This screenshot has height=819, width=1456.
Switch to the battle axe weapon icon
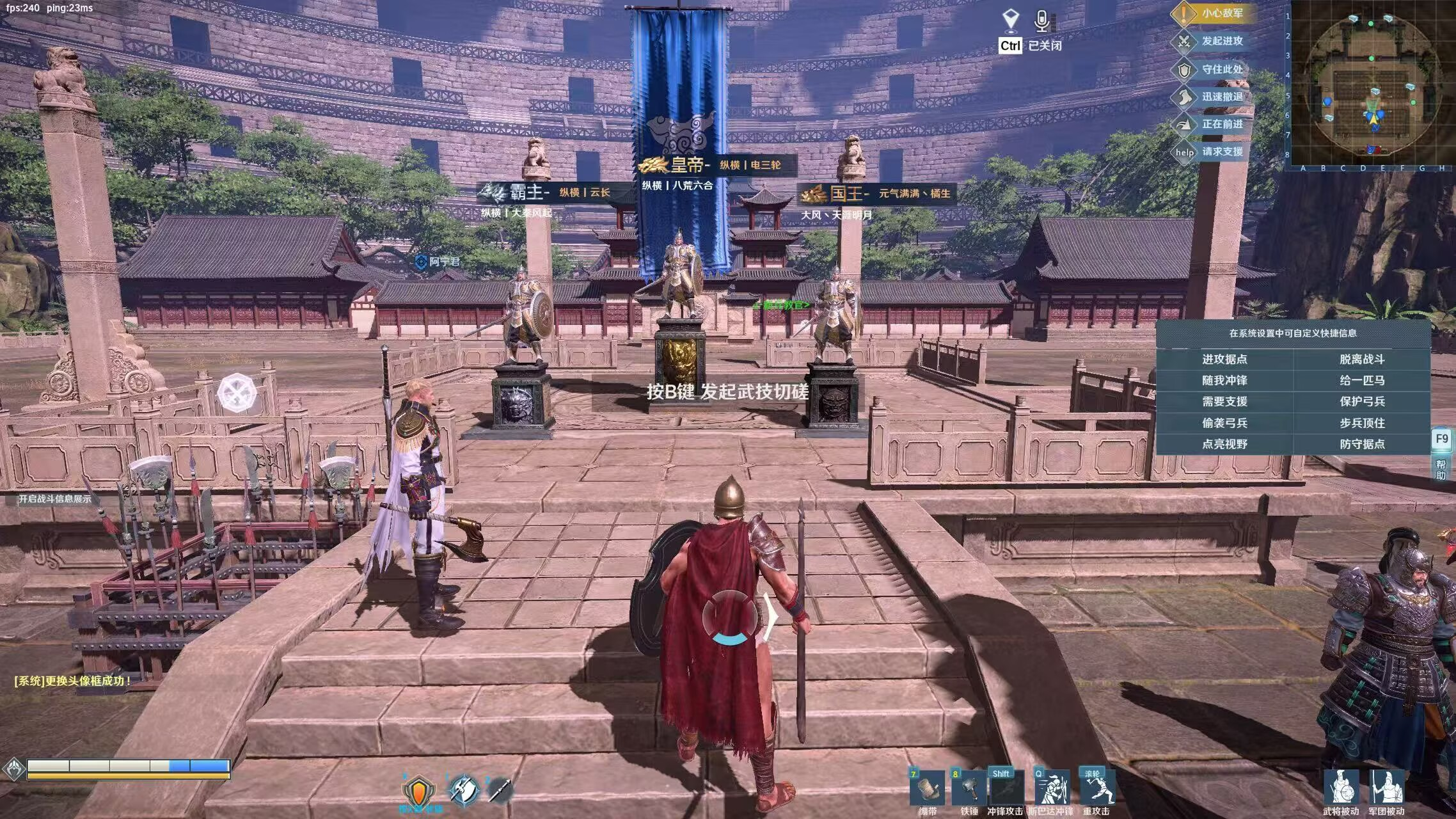pyautogui.click(x=464, y=791)
